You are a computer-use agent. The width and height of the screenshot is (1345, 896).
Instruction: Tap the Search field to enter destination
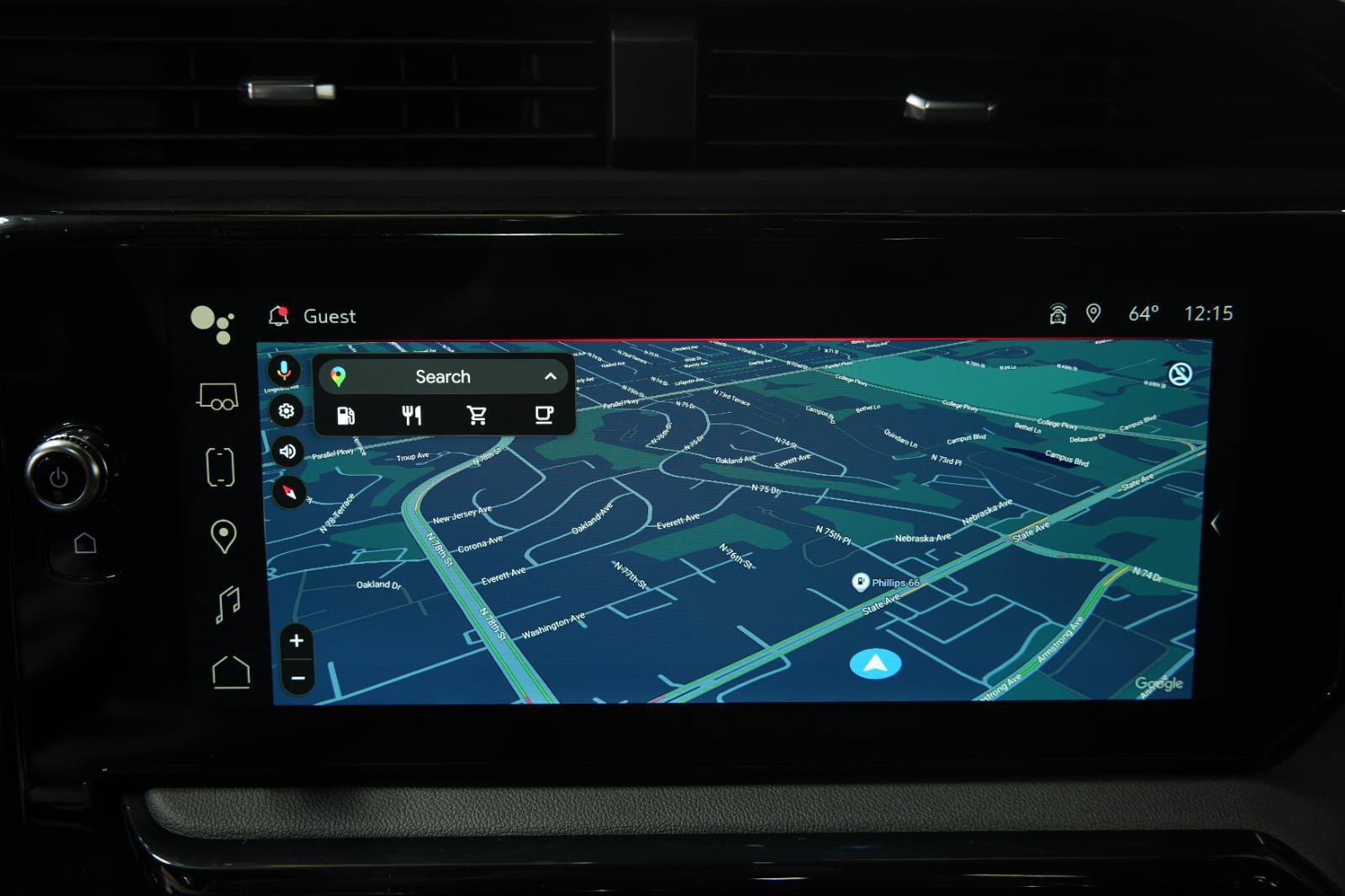point(443,376)
